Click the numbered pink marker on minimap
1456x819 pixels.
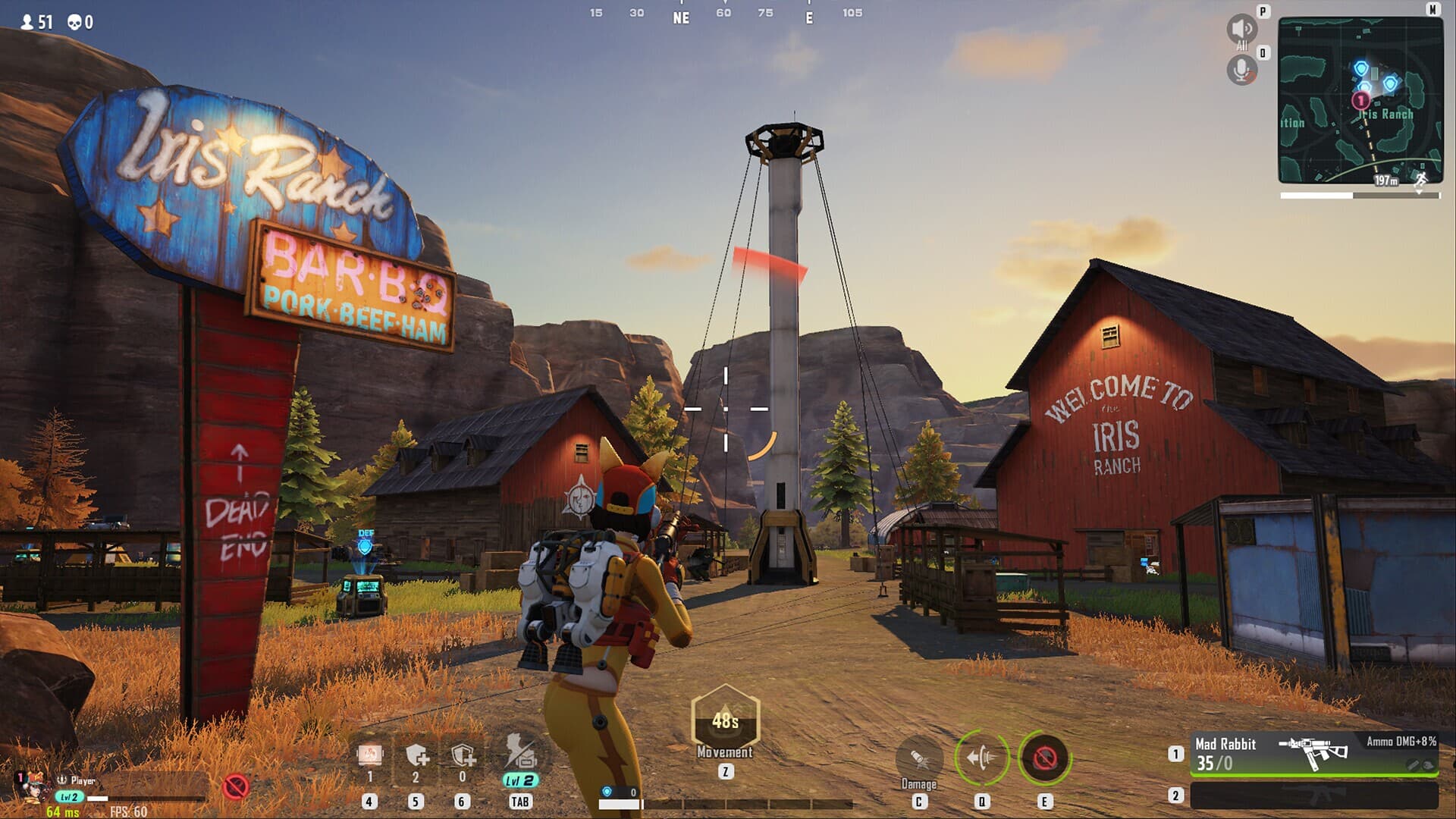(x=1361, y=100)
